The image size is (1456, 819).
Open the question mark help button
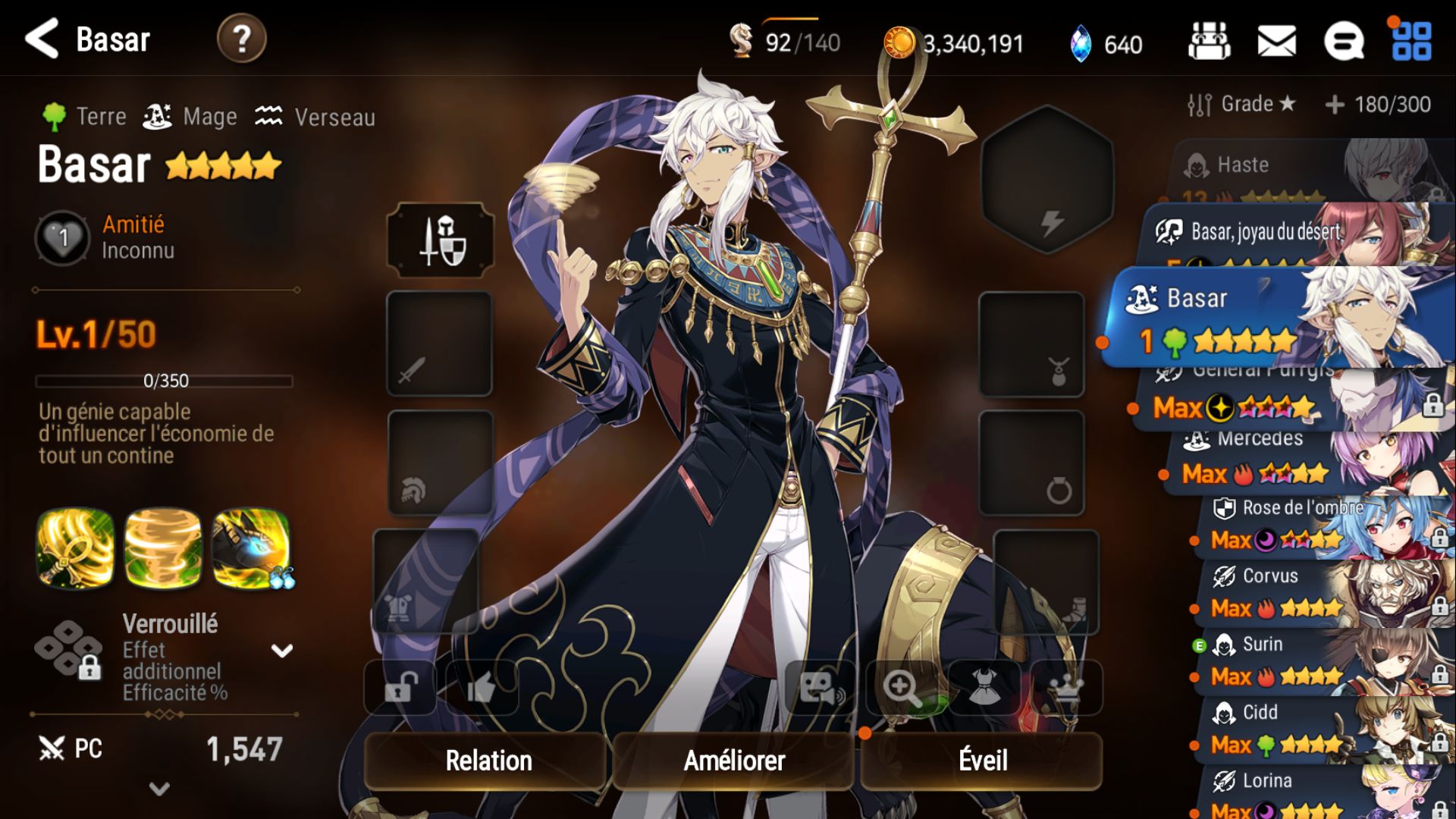241,39
